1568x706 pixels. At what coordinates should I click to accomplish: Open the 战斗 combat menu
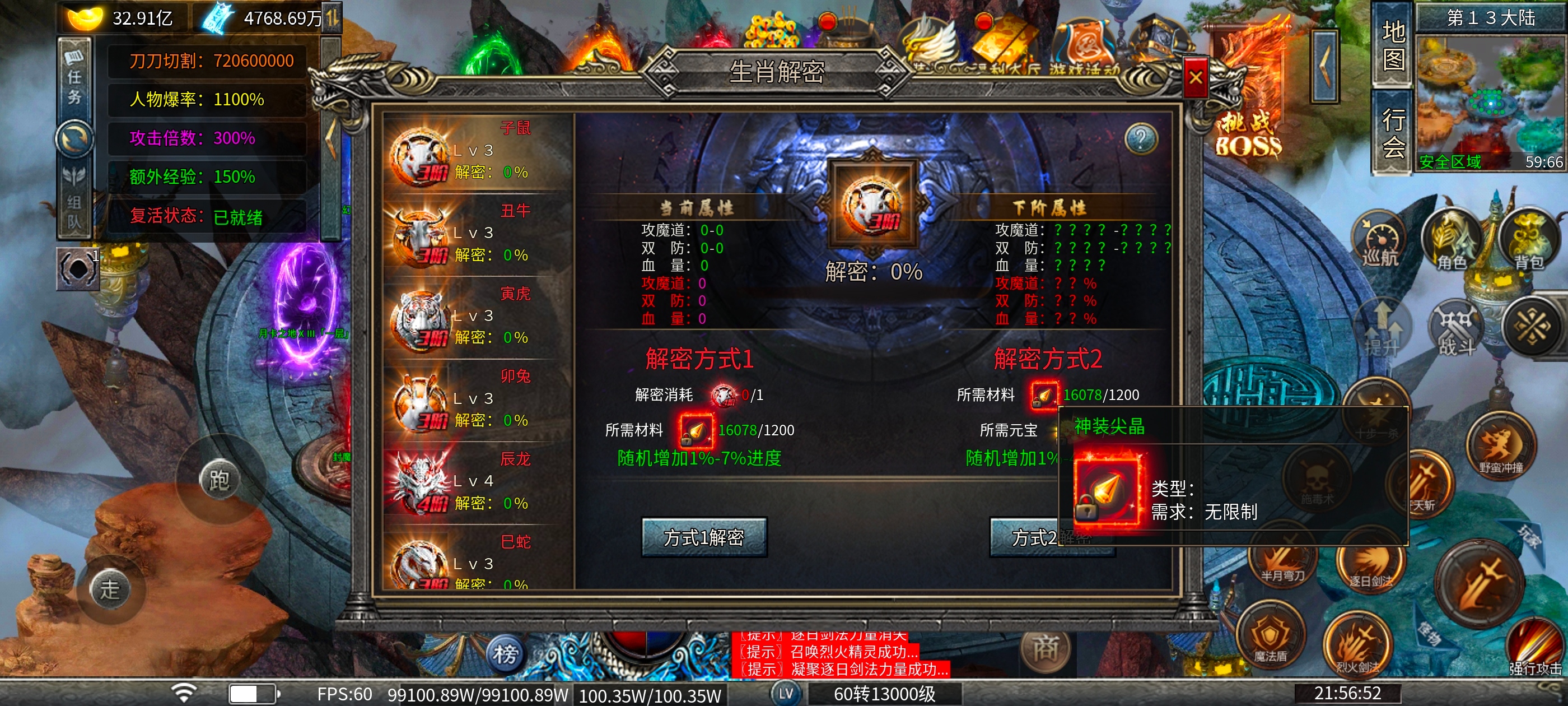pyautogui.click(x=1456, y=329)
